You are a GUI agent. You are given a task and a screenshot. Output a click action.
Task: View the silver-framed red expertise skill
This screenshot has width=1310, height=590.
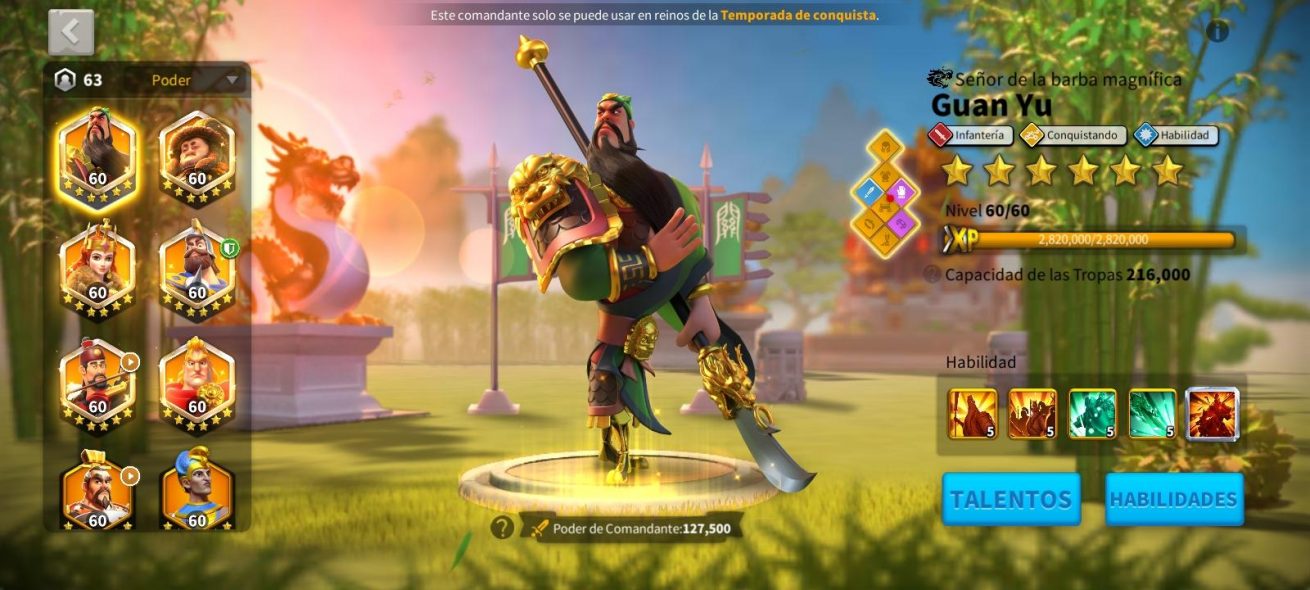point(1212,414)
